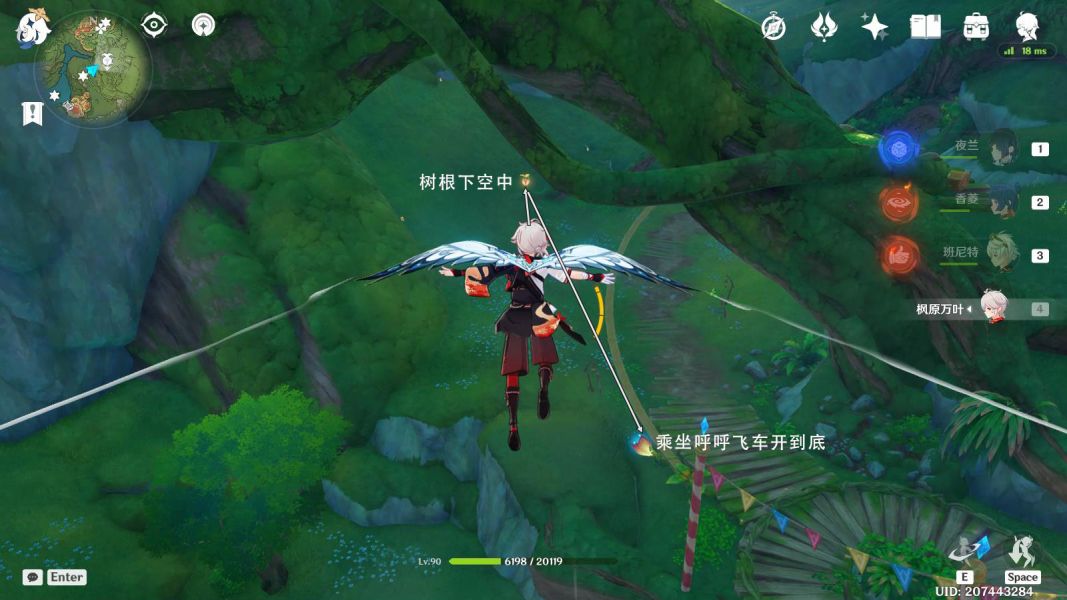Open the chat speech bubble
The width and height of the screenshot is (1067, 600).
coord(33,577)
